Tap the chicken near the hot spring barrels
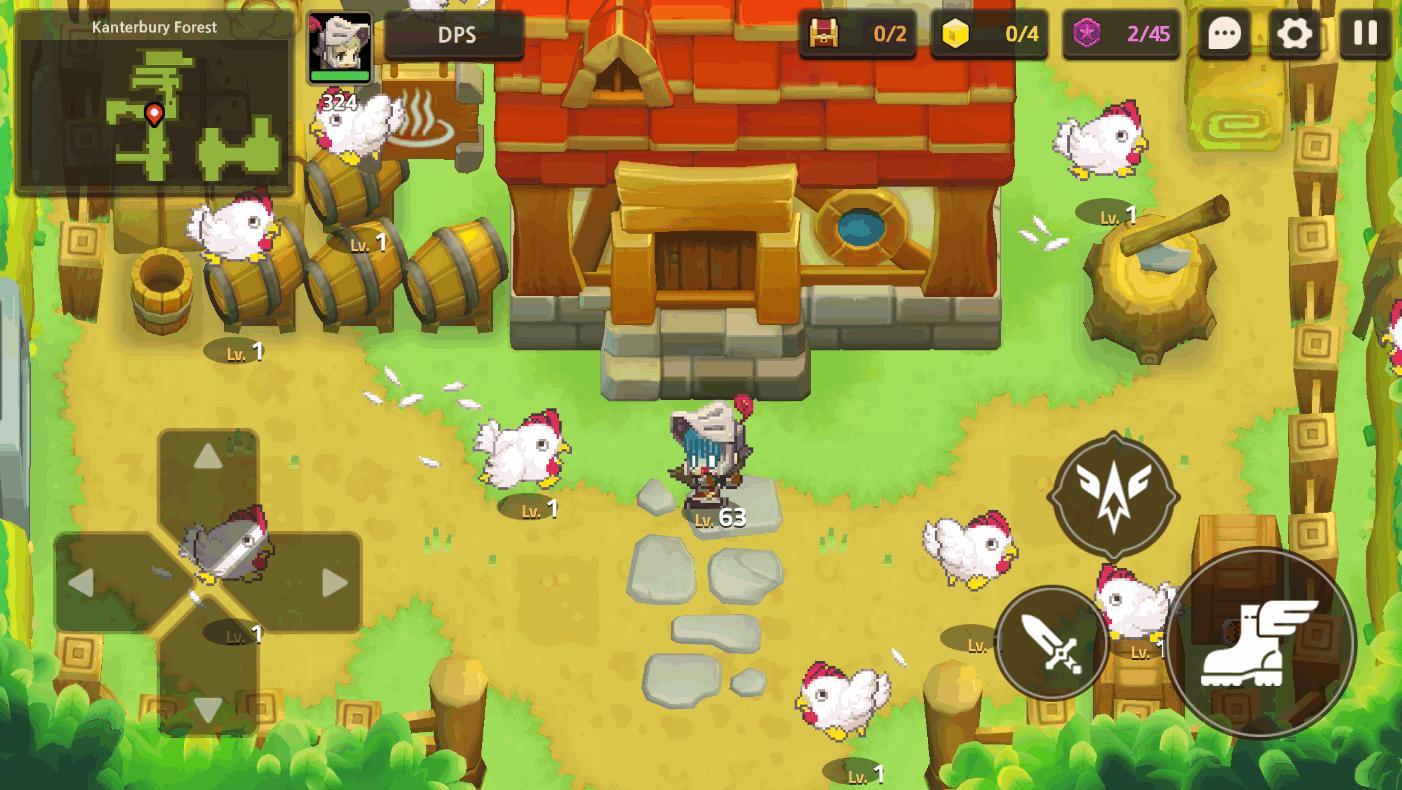 360,130
